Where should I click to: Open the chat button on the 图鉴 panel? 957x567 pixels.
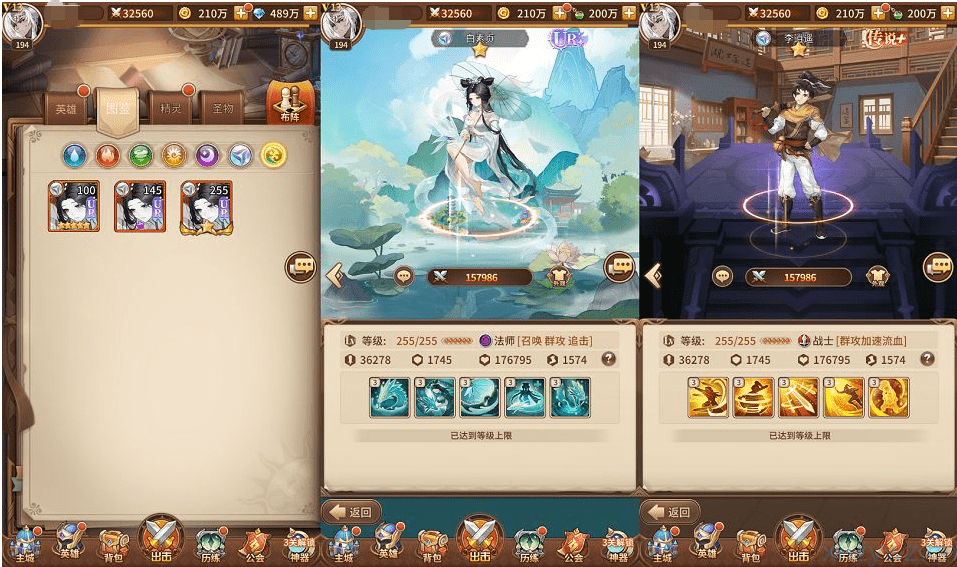[301, 265]
